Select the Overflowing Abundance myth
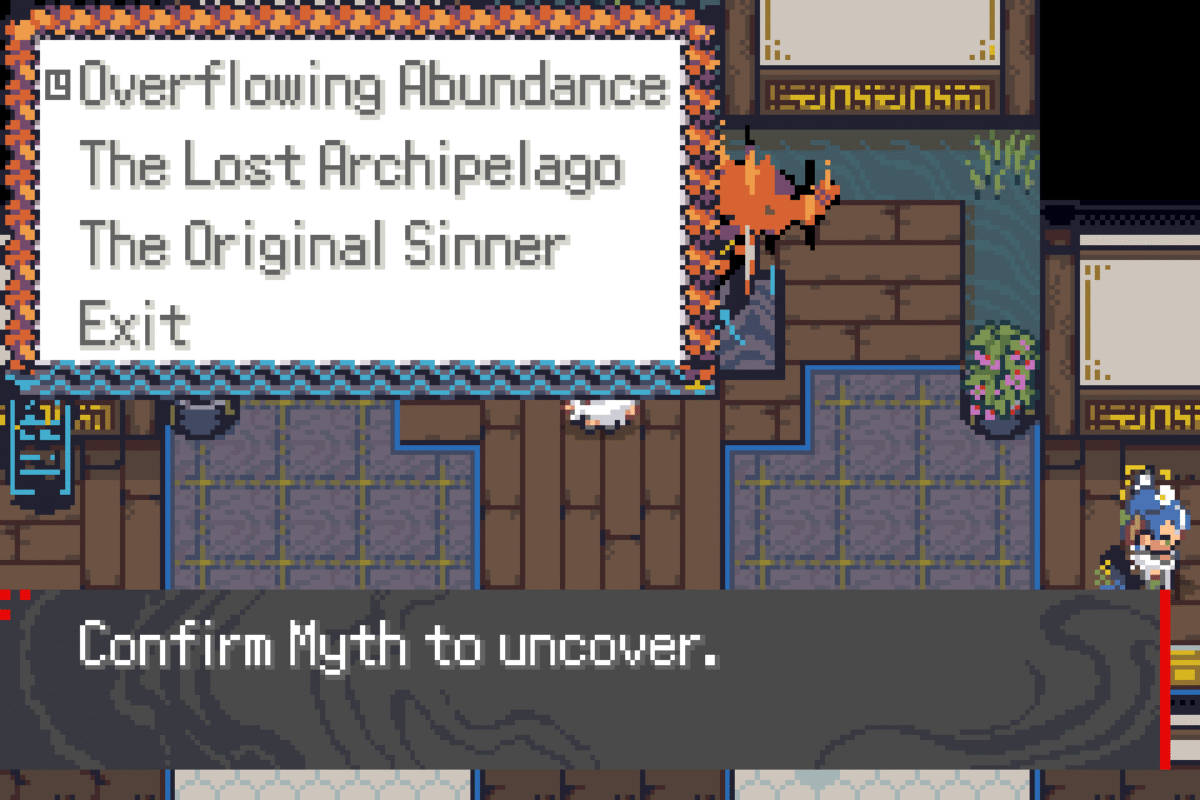Screen dimensions: 1200x800 tap(372, 87)
